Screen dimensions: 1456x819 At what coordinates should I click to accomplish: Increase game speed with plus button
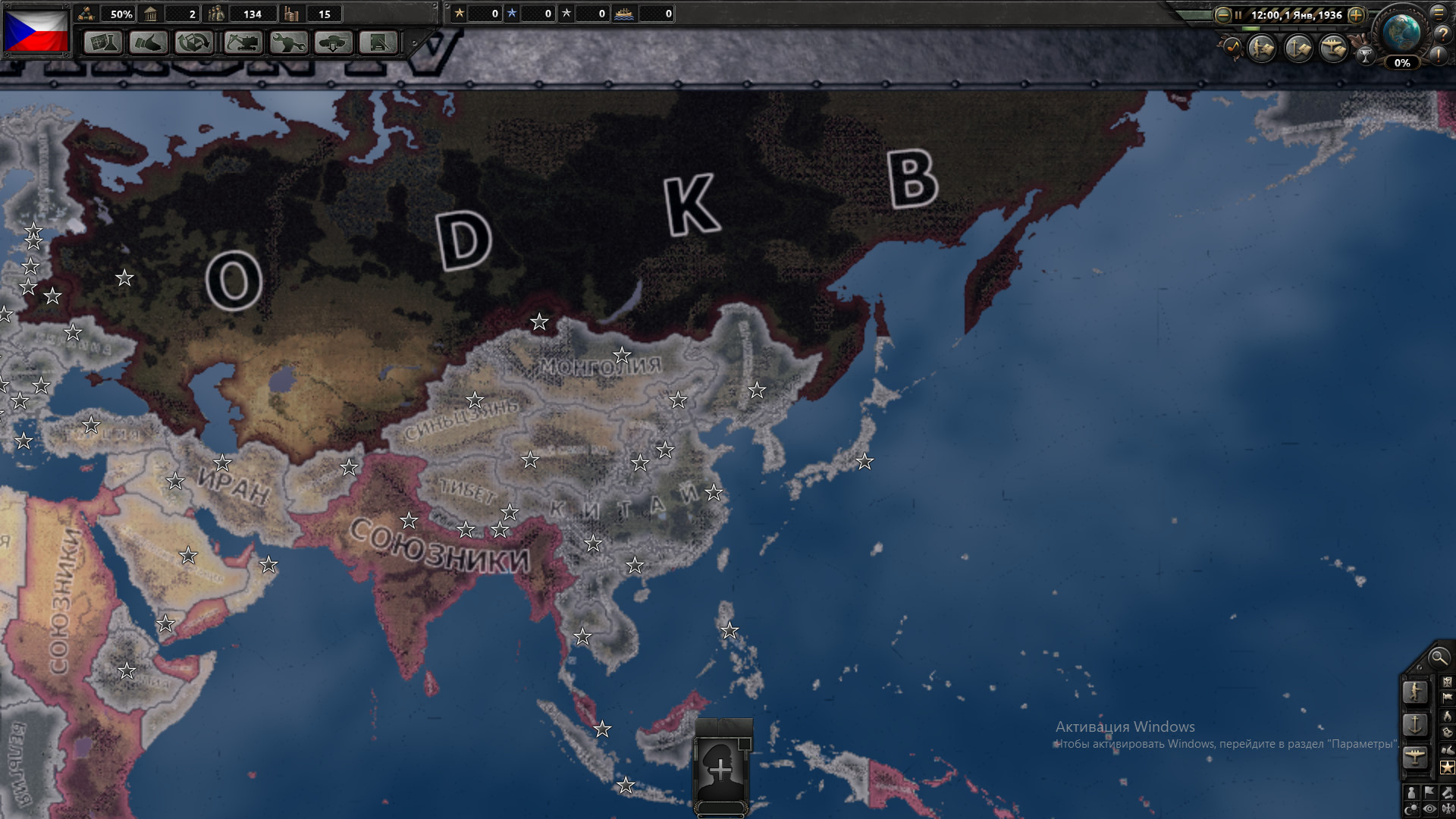pyautogui.click(x=1356, y=14)
